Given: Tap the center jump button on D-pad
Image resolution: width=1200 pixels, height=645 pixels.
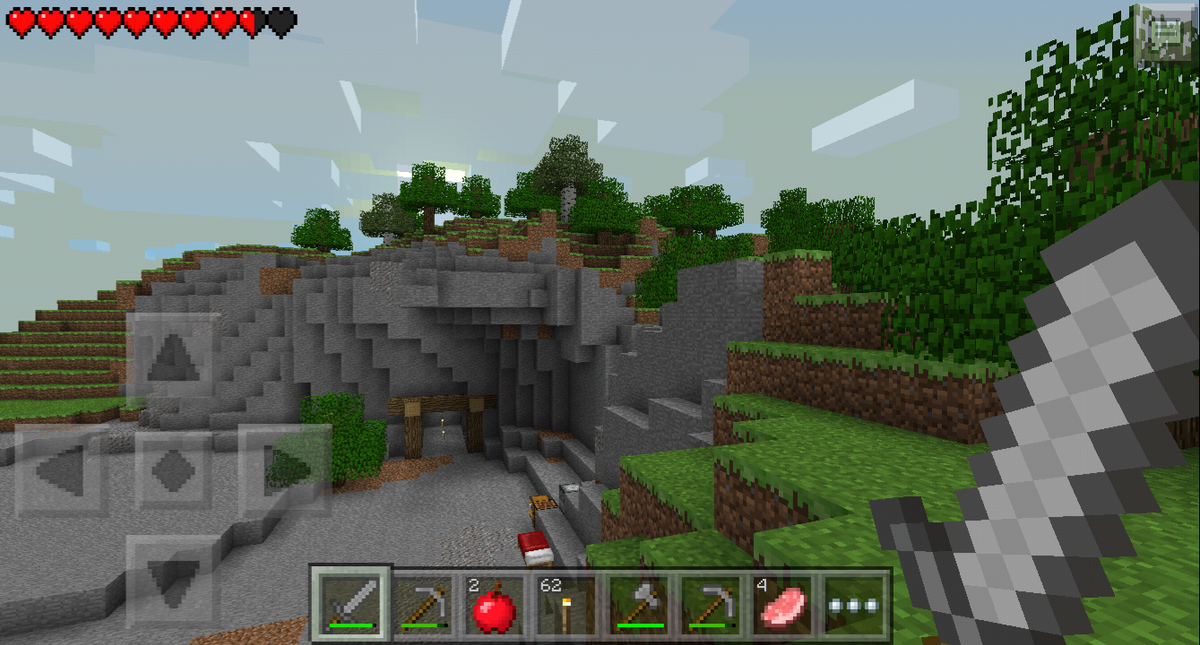Looking at the screenshot, I should tap(174, 468).
